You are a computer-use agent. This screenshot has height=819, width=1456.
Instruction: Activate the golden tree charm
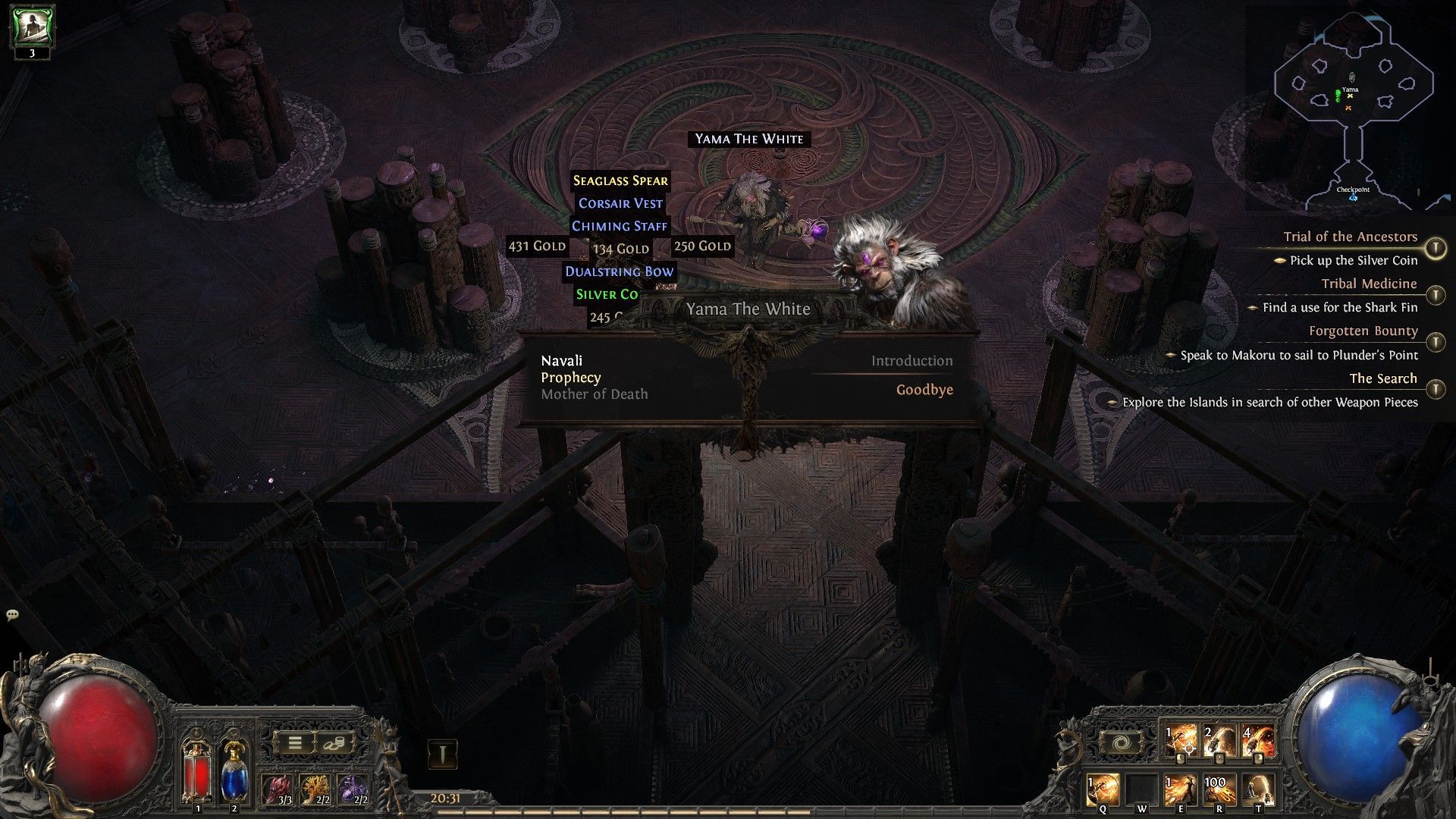315,789
